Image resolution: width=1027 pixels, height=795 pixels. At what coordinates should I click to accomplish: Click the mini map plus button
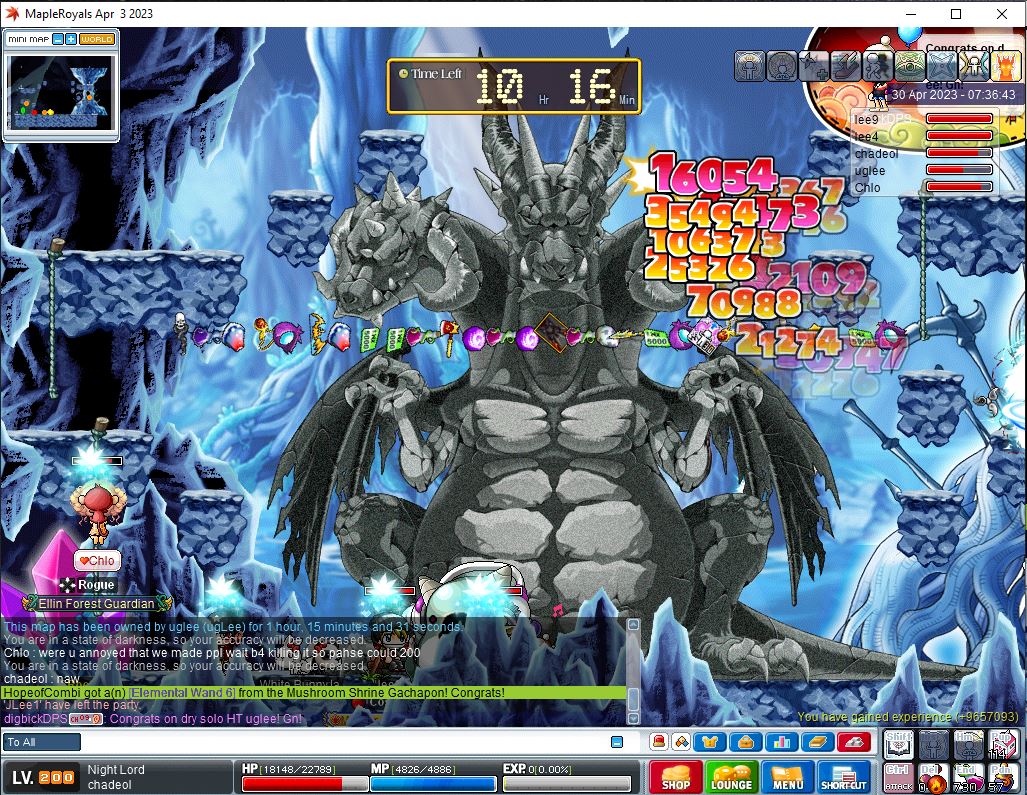pos(71,39)
